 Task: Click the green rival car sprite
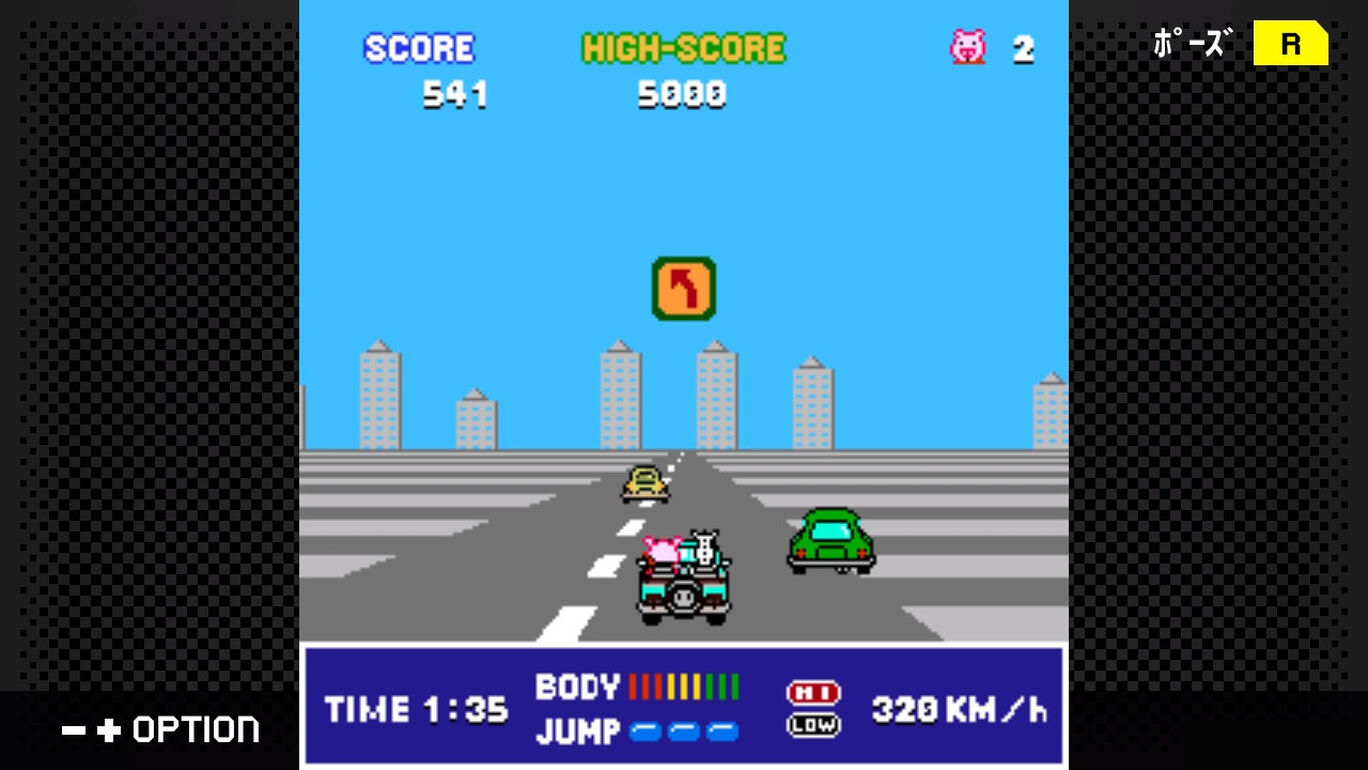click(832, 540)
